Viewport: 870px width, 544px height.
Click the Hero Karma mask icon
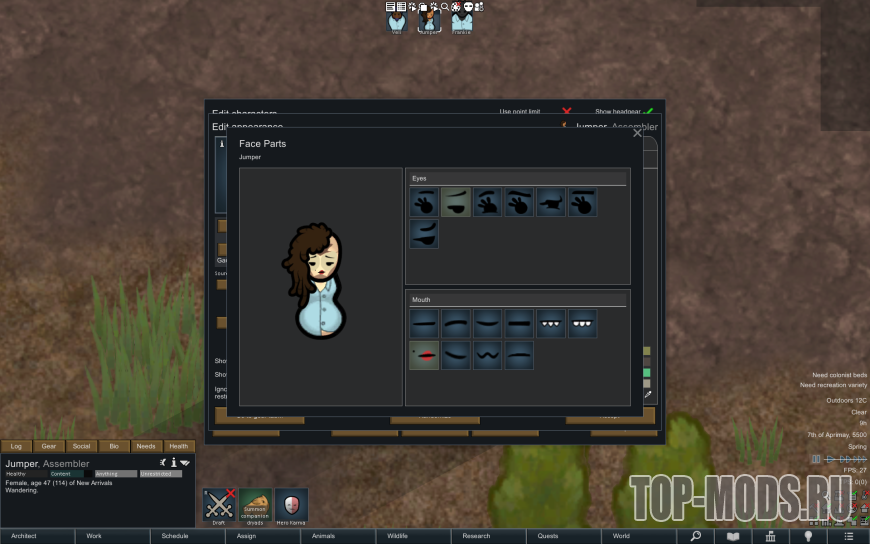click(x=291, y=506)
